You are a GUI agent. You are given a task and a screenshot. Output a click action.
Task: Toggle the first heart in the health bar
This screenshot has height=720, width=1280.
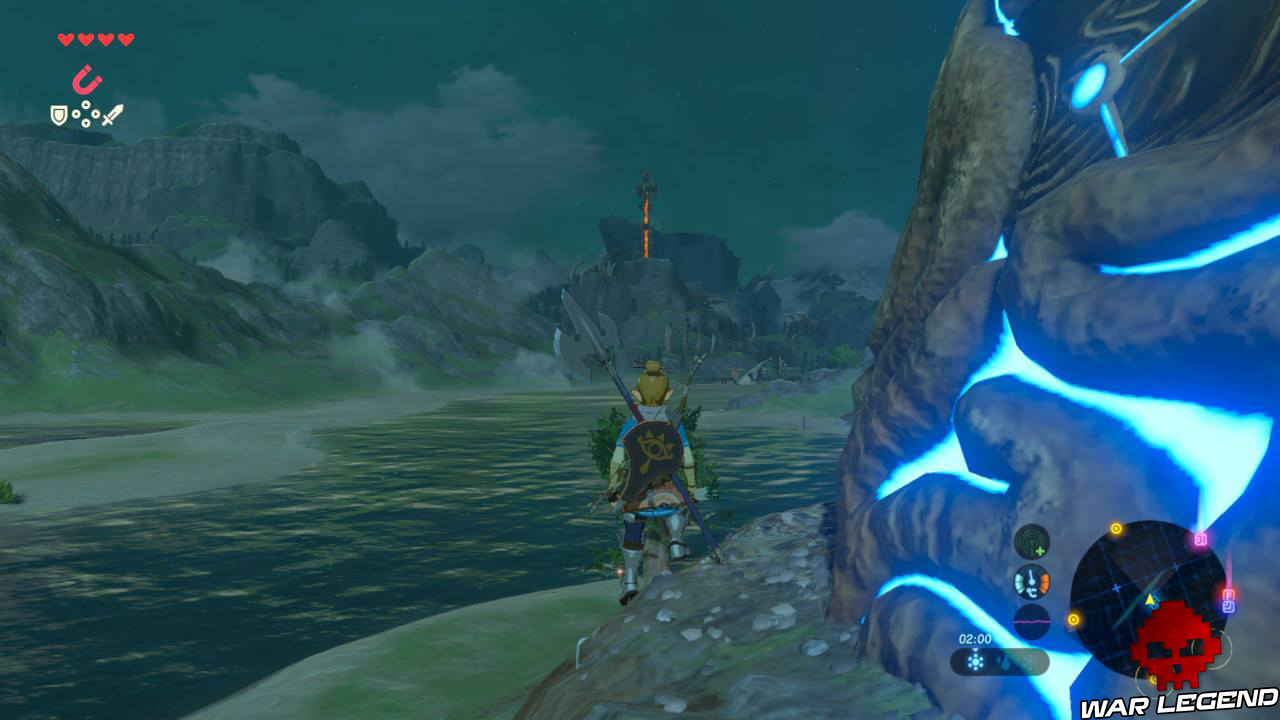(x=65, y=40)
